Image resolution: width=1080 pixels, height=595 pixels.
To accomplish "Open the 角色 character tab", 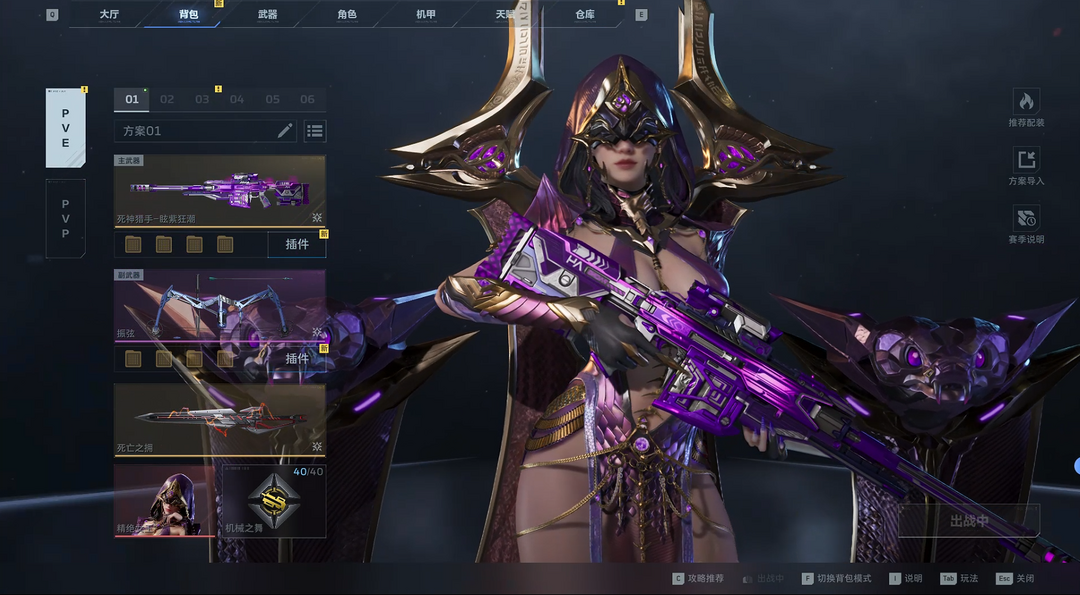I will (x=346, y=15).
